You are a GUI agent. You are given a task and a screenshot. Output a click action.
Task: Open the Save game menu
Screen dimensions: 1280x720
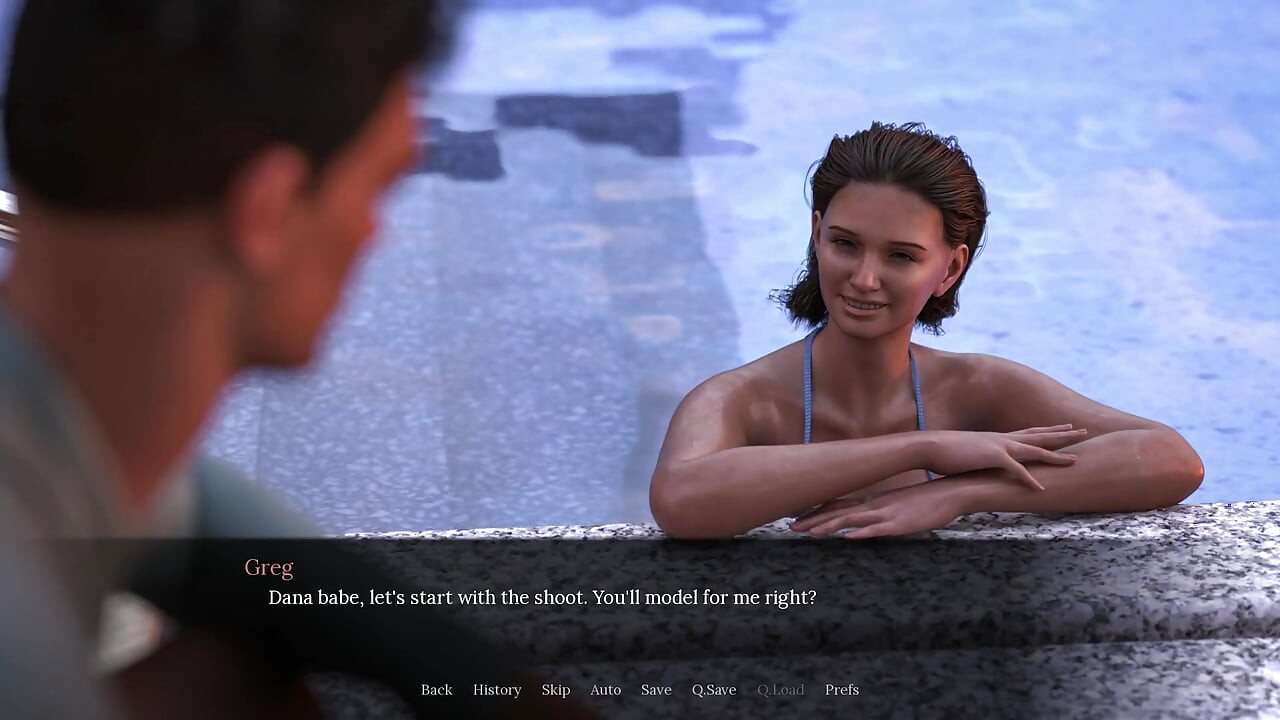tap(656, 690)
